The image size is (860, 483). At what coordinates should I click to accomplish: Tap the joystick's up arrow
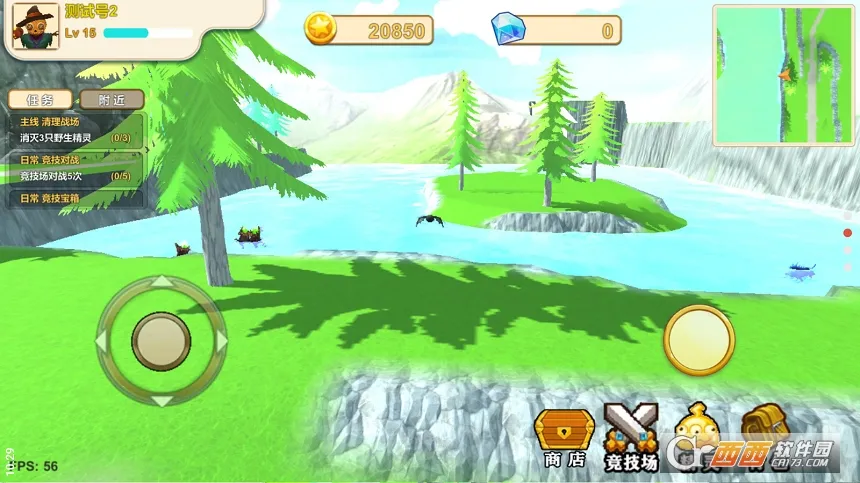click(x=161, y=283)
